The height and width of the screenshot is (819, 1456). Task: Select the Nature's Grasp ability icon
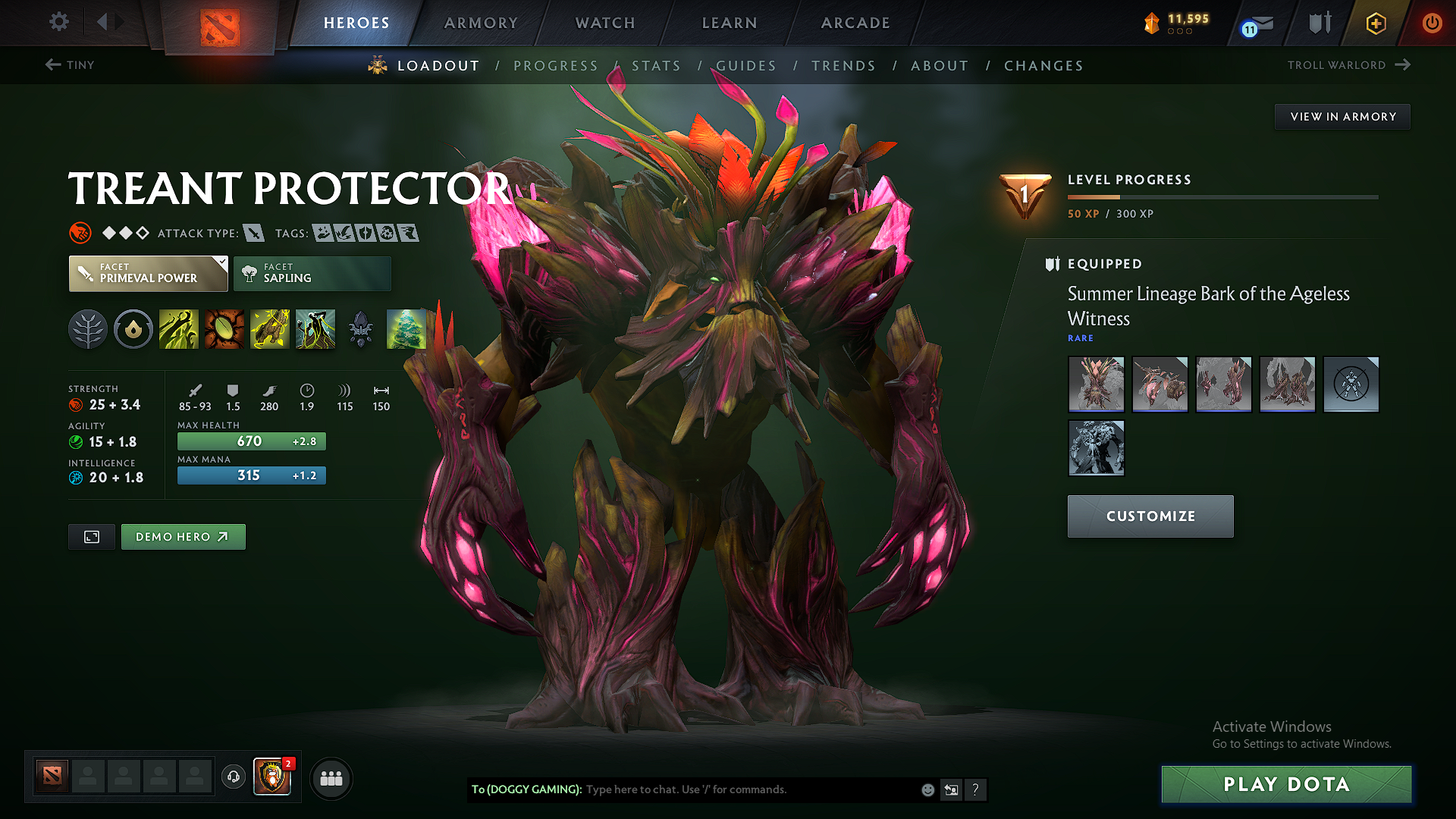click(179, 329)
